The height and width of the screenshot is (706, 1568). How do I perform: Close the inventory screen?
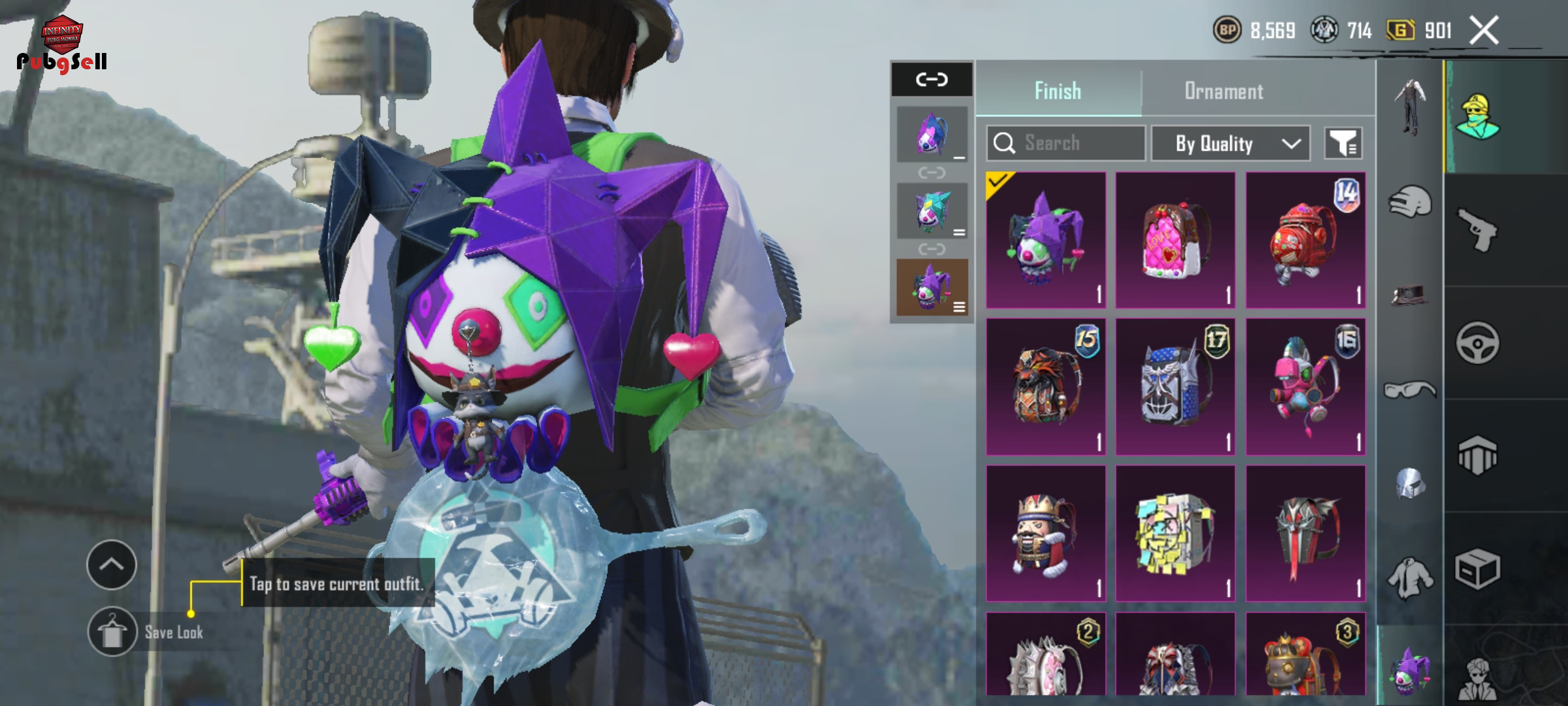[x=1483, y=31]
